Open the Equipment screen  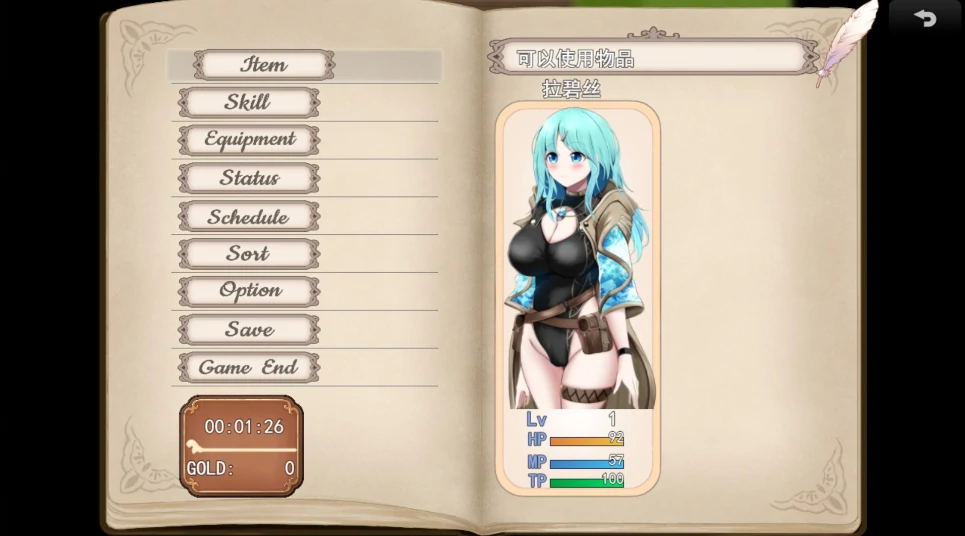click(250, 140)
